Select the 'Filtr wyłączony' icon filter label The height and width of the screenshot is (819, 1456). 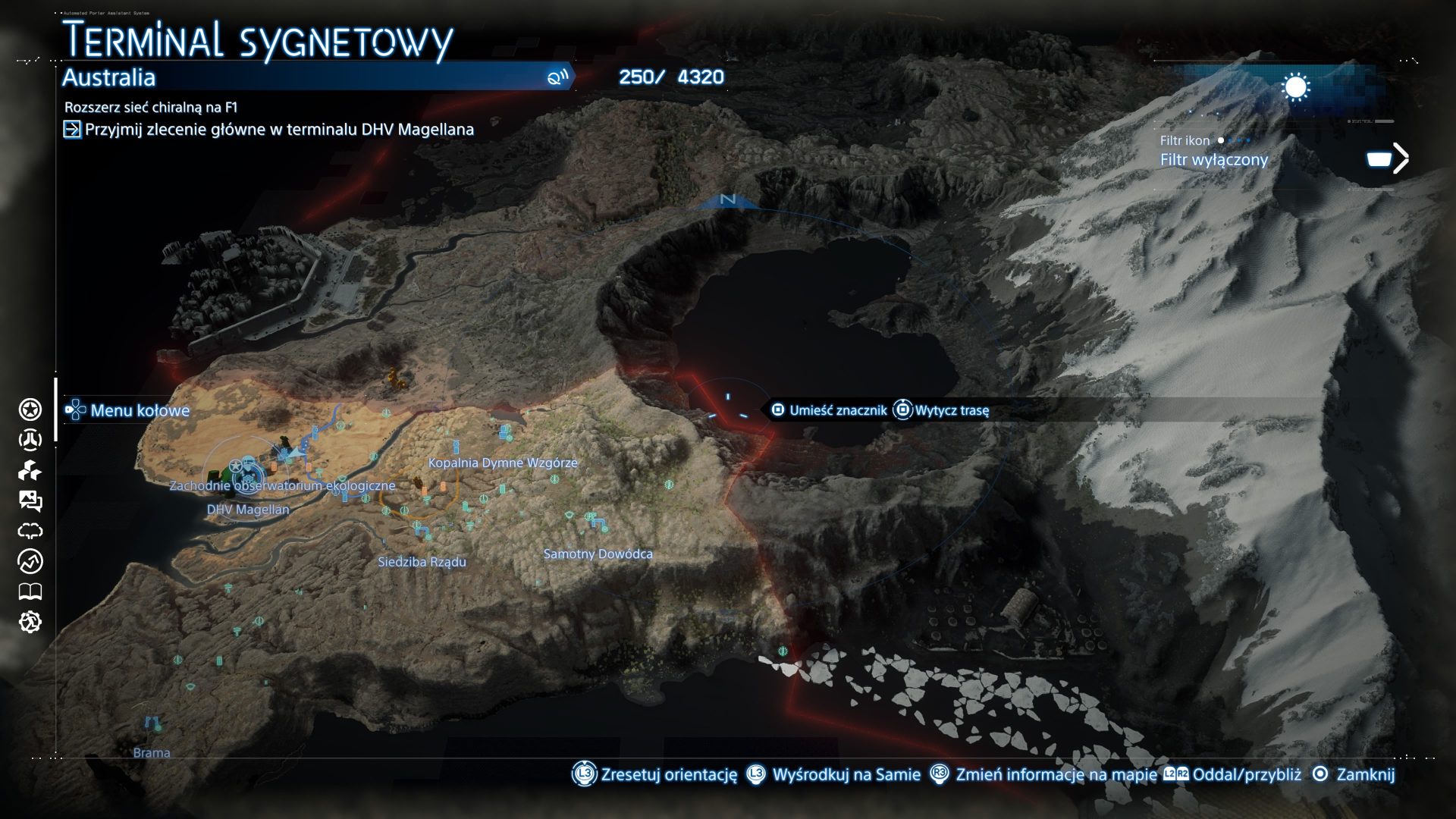click(x=1213, y=160)
